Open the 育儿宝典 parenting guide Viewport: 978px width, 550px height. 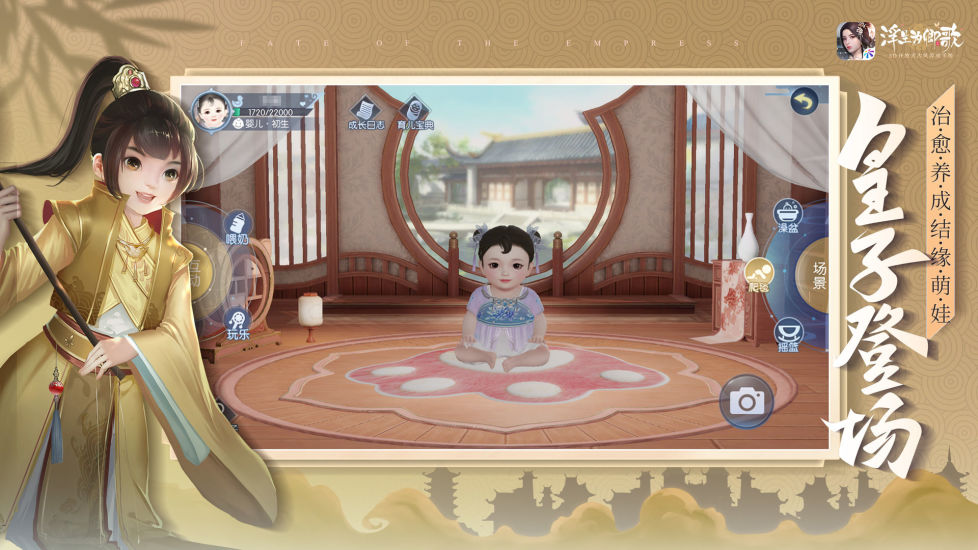413,111
